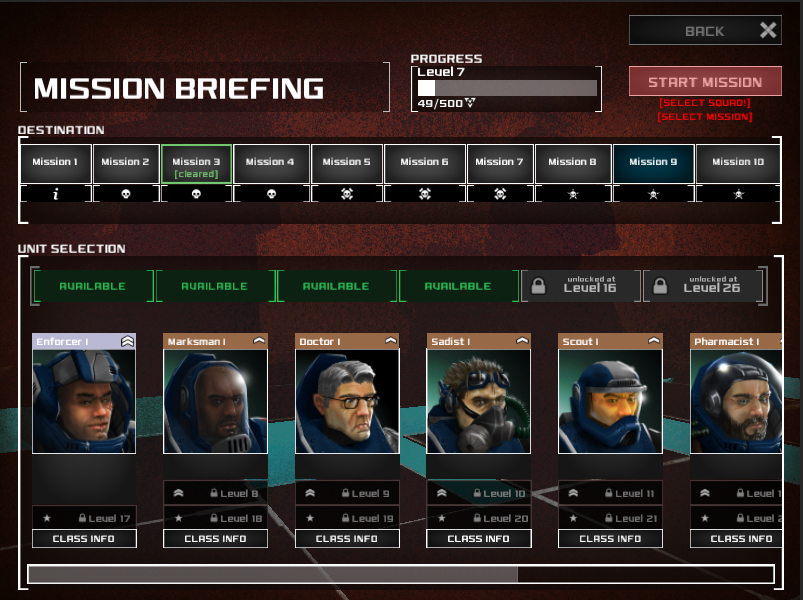View Class Info for Scout I
The image size is (803, 600).
pos(610,539)
